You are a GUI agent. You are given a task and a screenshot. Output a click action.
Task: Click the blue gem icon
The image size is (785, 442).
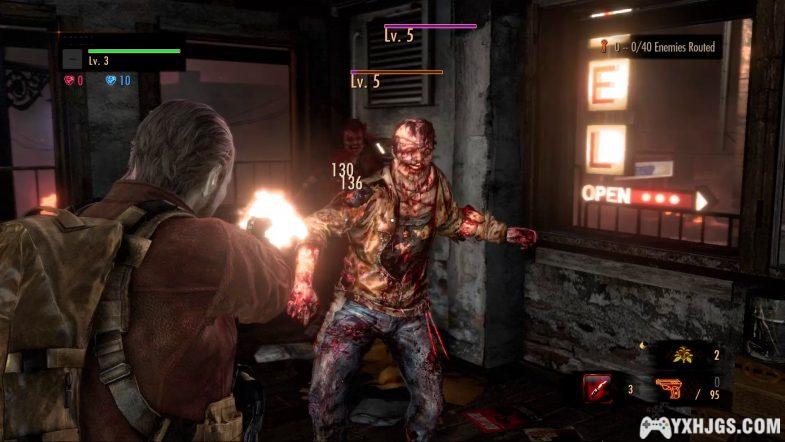point(111,80)
